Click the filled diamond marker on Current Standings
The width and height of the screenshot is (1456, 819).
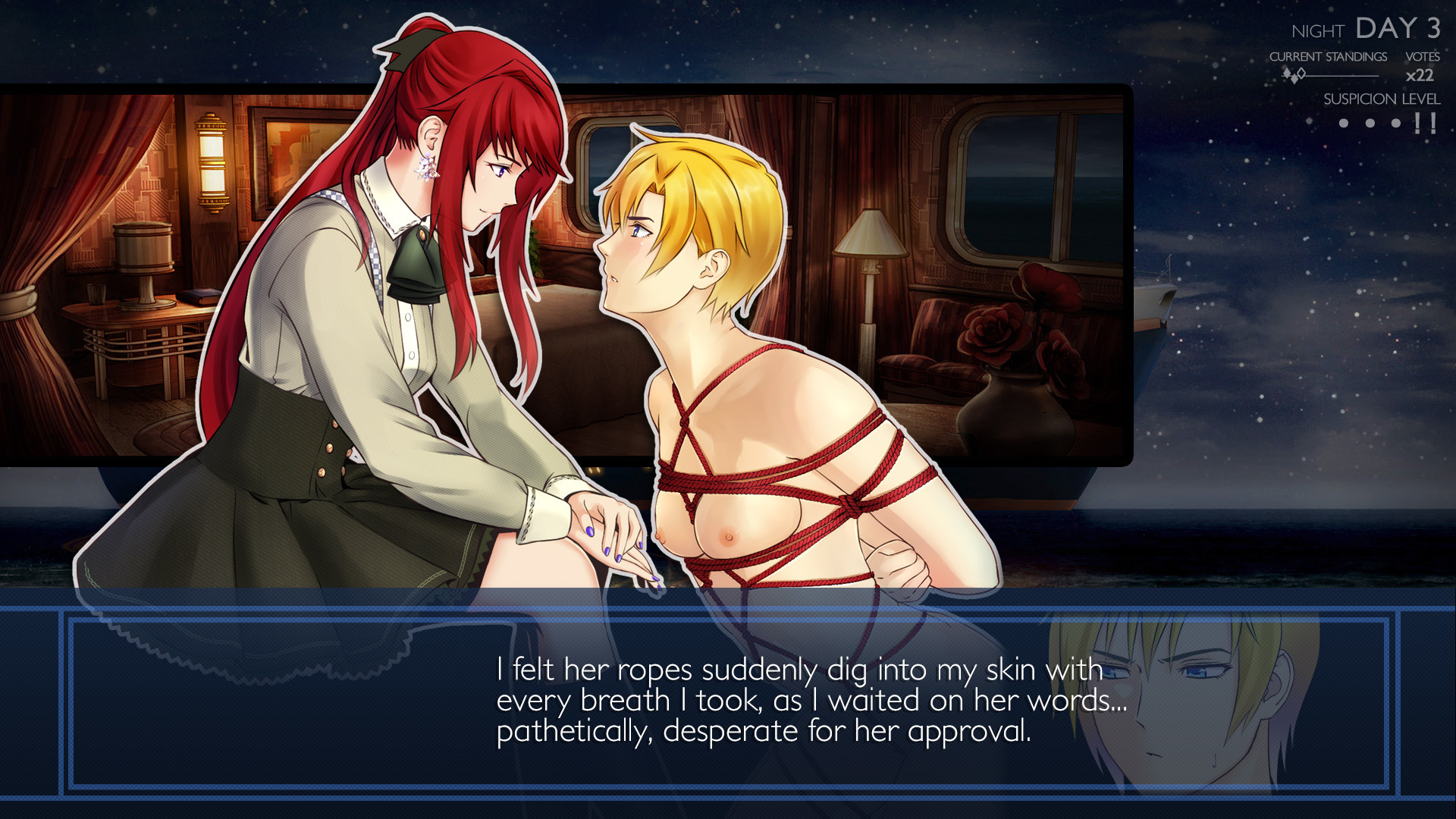click(1287, 73)
